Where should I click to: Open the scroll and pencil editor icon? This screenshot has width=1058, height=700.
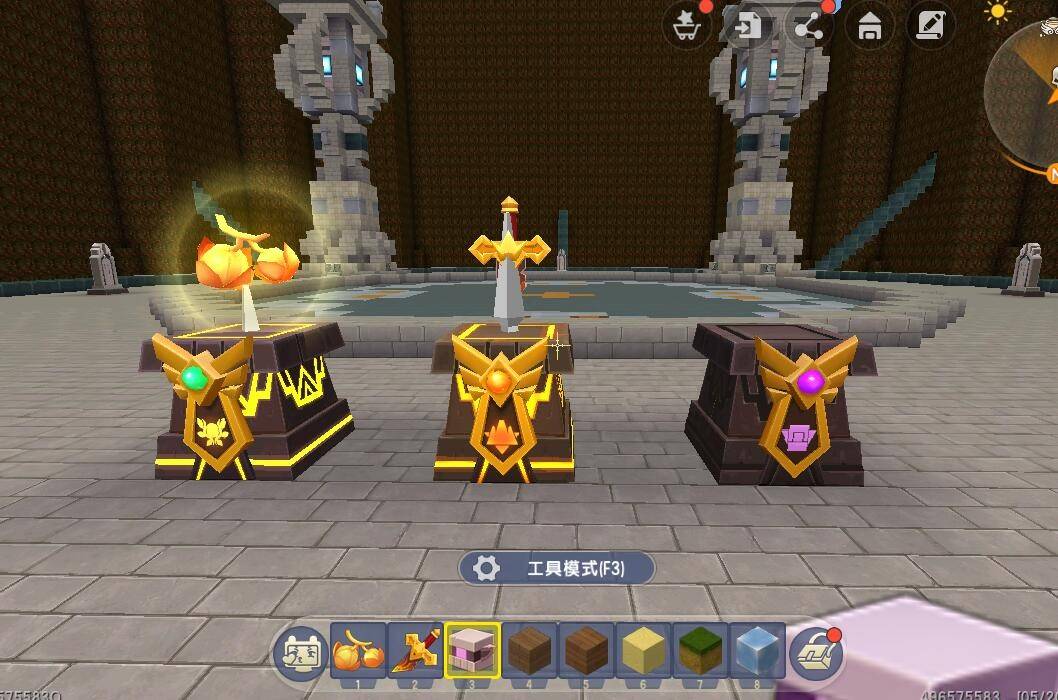pos(930,26)
